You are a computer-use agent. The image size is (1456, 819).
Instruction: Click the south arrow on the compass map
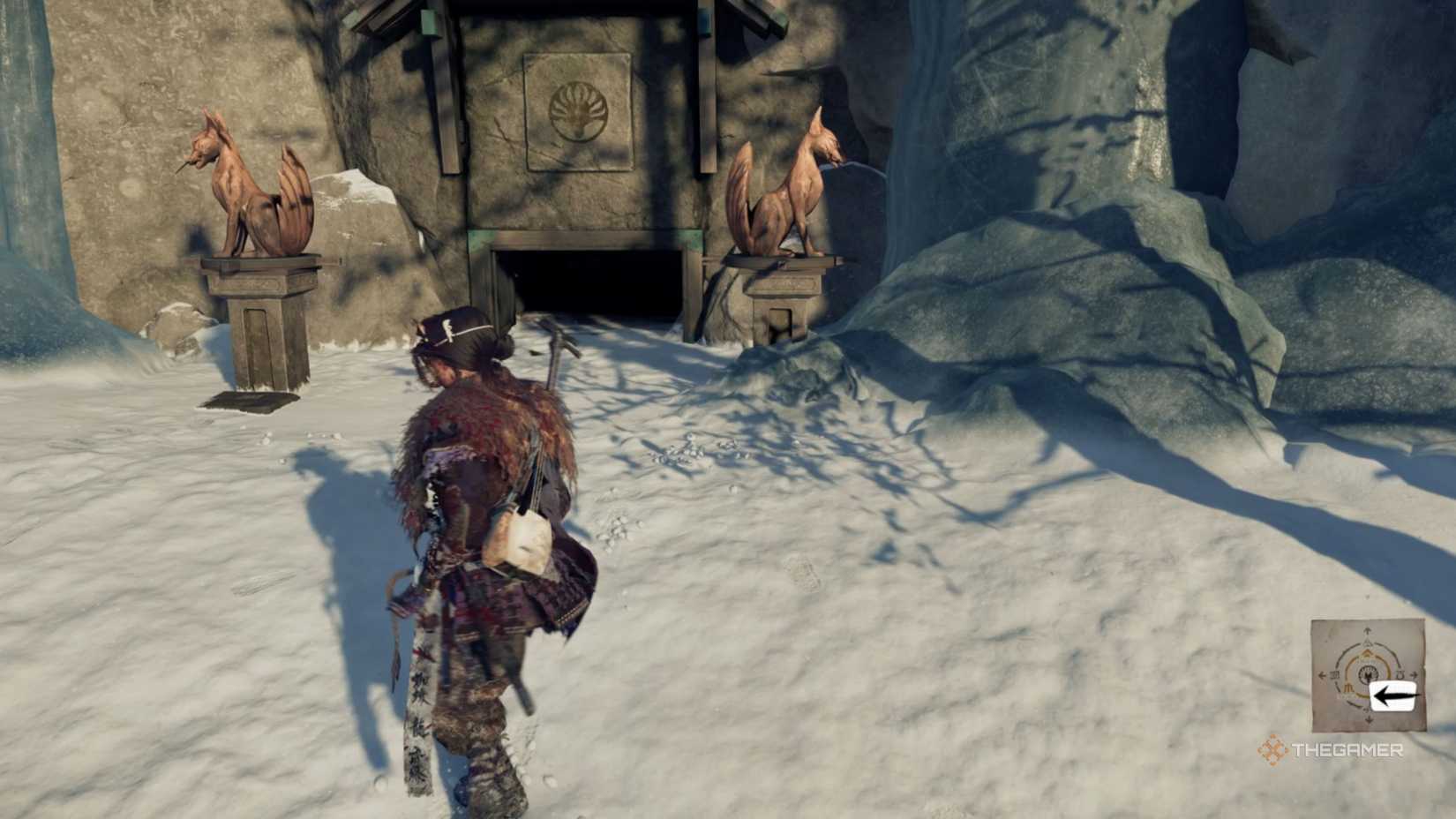pos(1368,719)
